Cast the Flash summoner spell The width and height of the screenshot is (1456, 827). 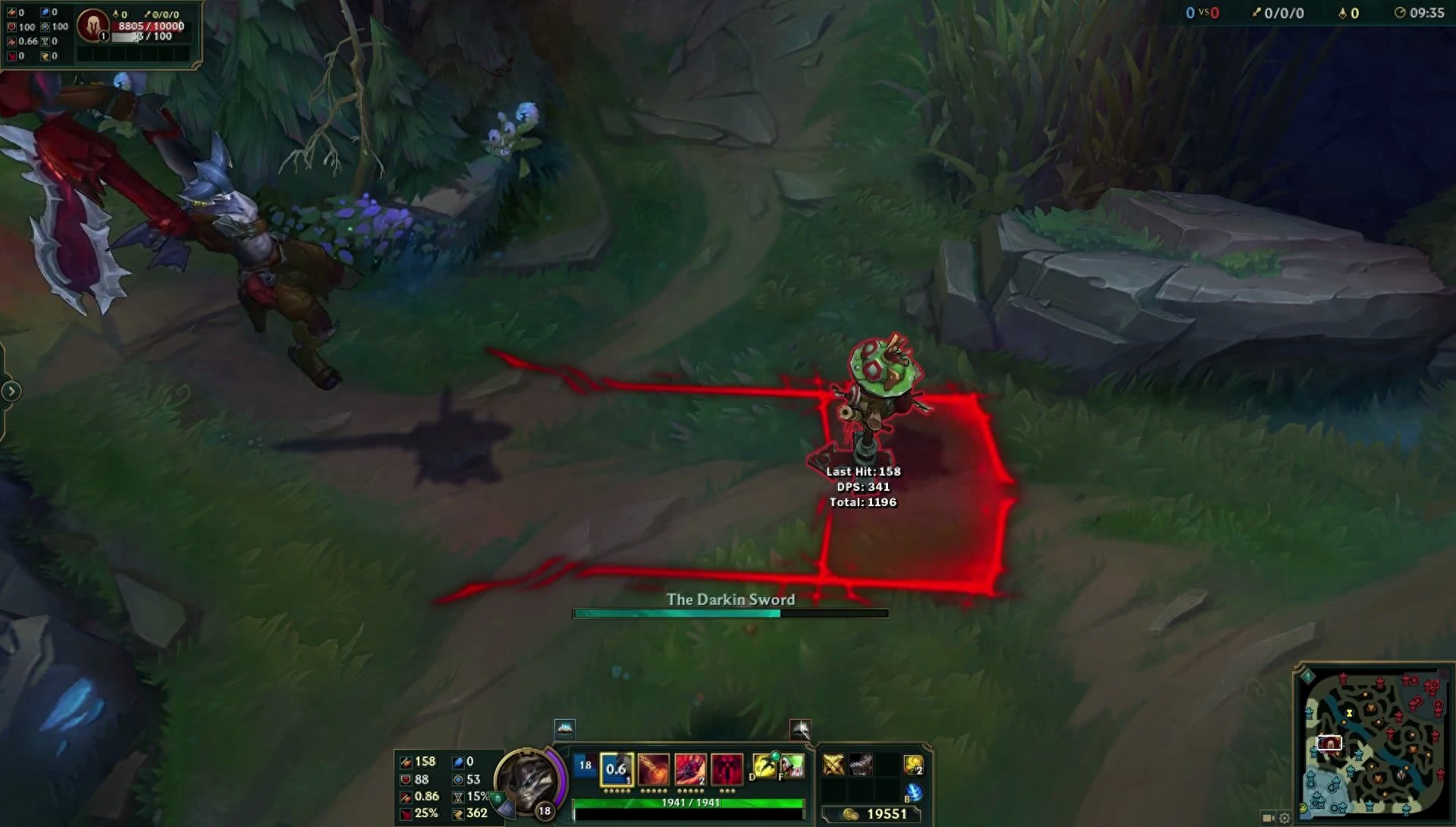coord(764,766)
